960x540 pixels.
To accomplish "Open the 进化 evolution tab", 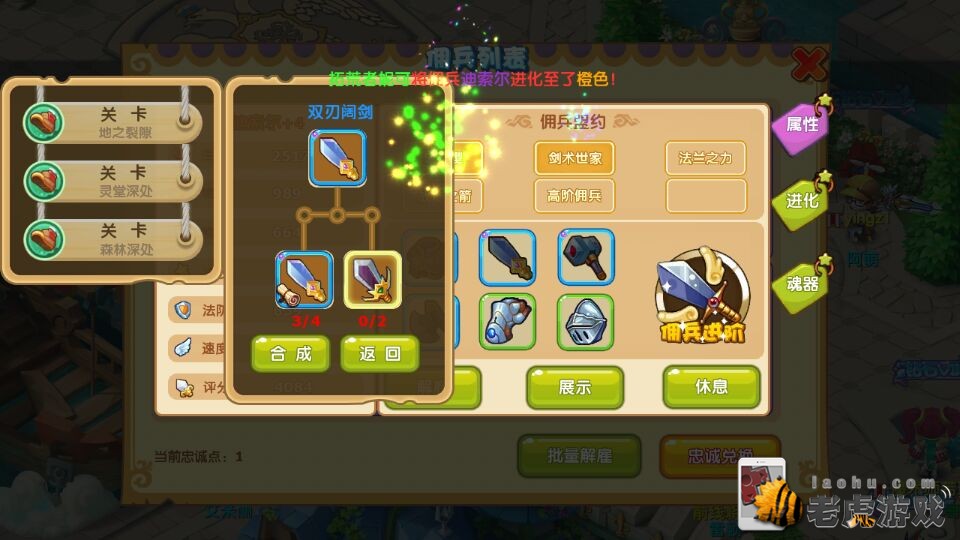I will tap(802, 200).
